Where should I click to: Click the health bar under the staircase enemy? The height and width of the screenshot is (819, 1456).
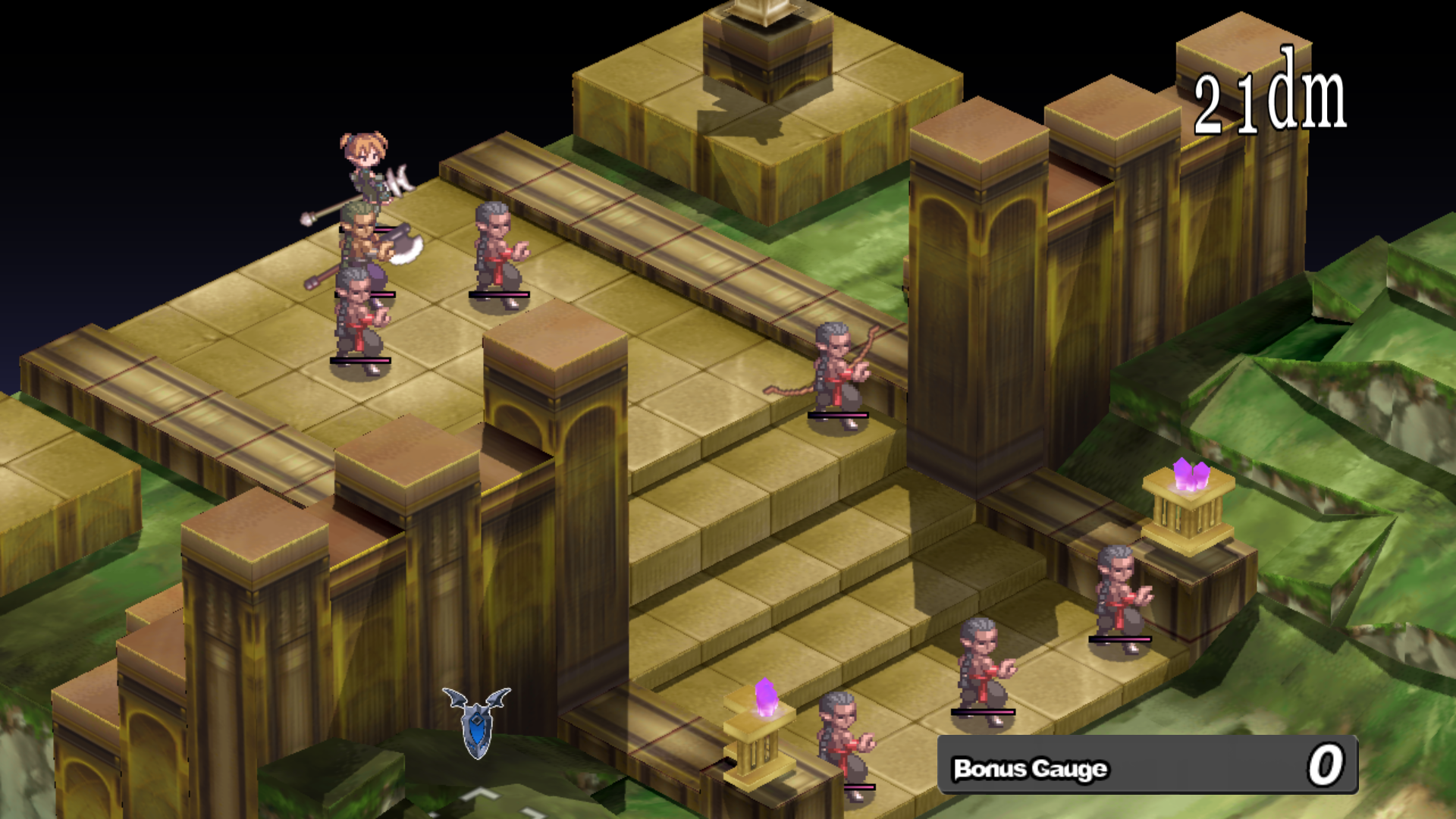pos(838,416)
